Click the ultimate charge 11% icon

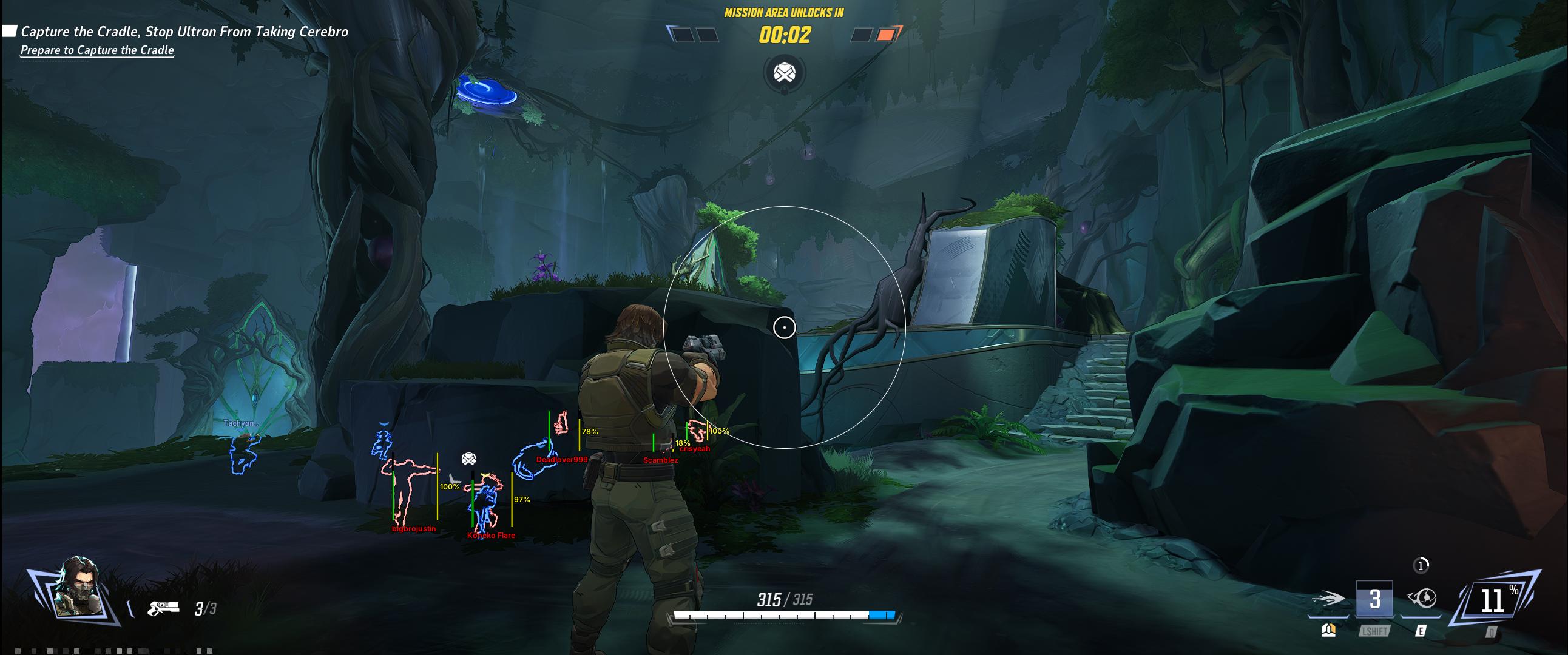[1494, 600]
